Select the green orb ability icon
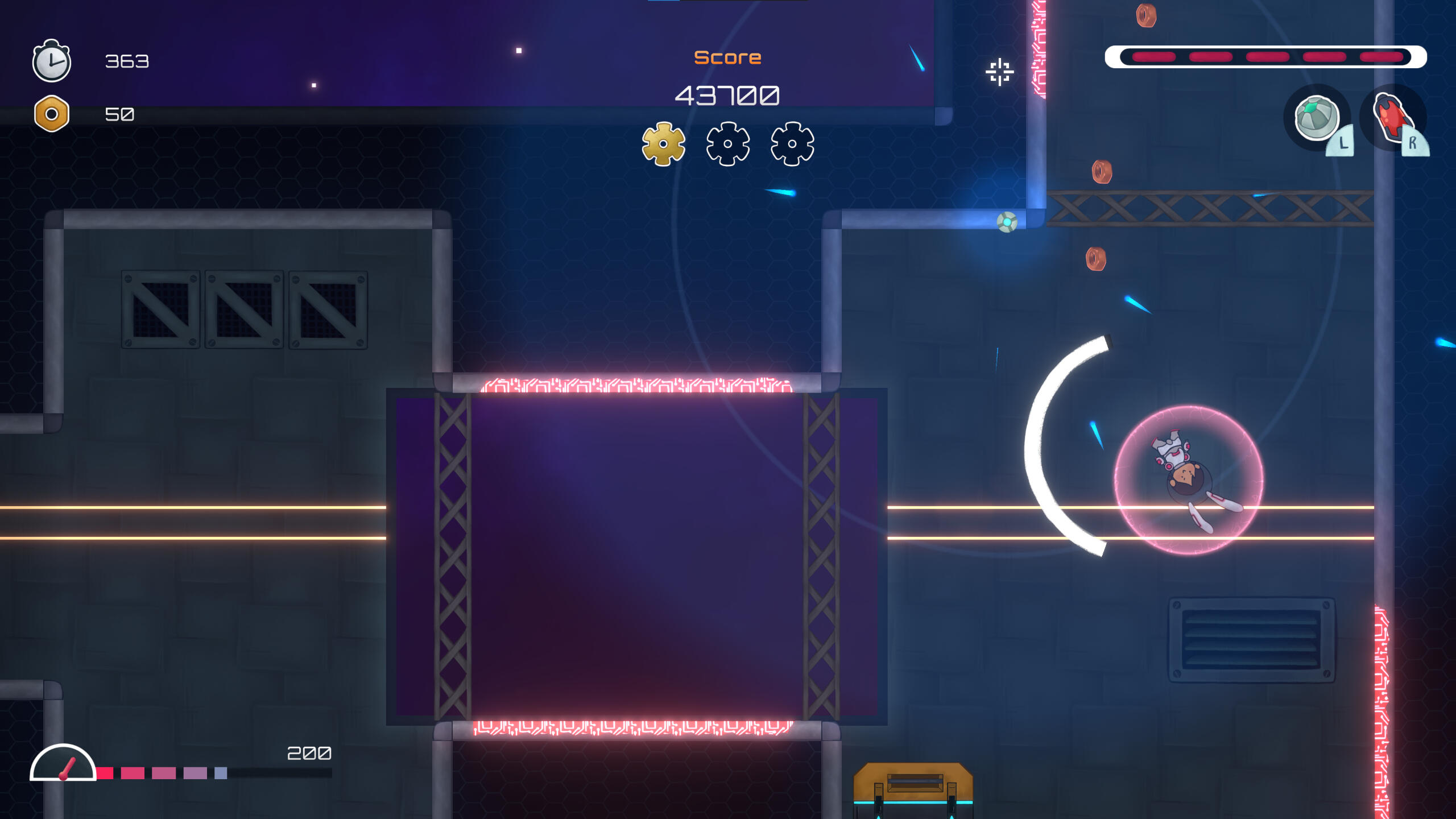Screen dimensions: 1456x819 (1316, 118)
